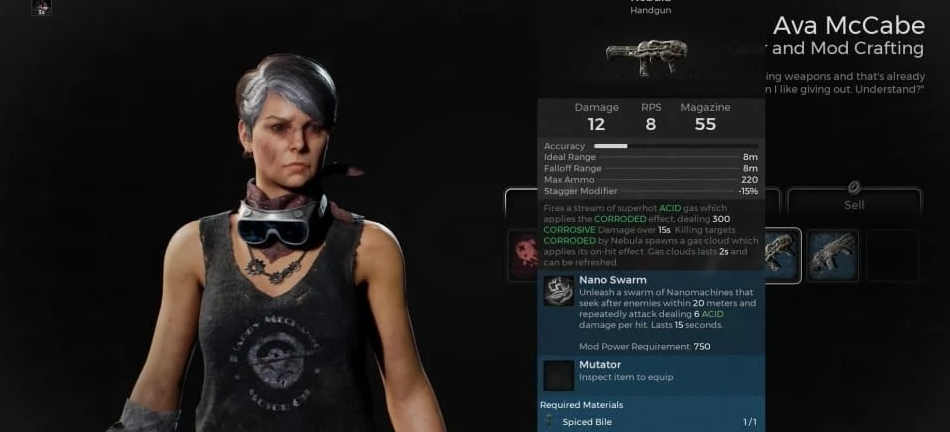This screenshot has height=432, width=950.
Task: Select the red skull item slot
Action: (x=523, y=256)
